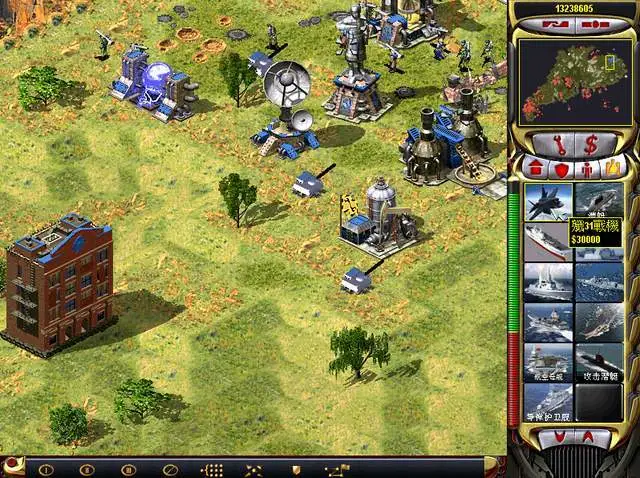Switch to the infantry build tab
Viewport: 640px width, 478px height.
588,167
